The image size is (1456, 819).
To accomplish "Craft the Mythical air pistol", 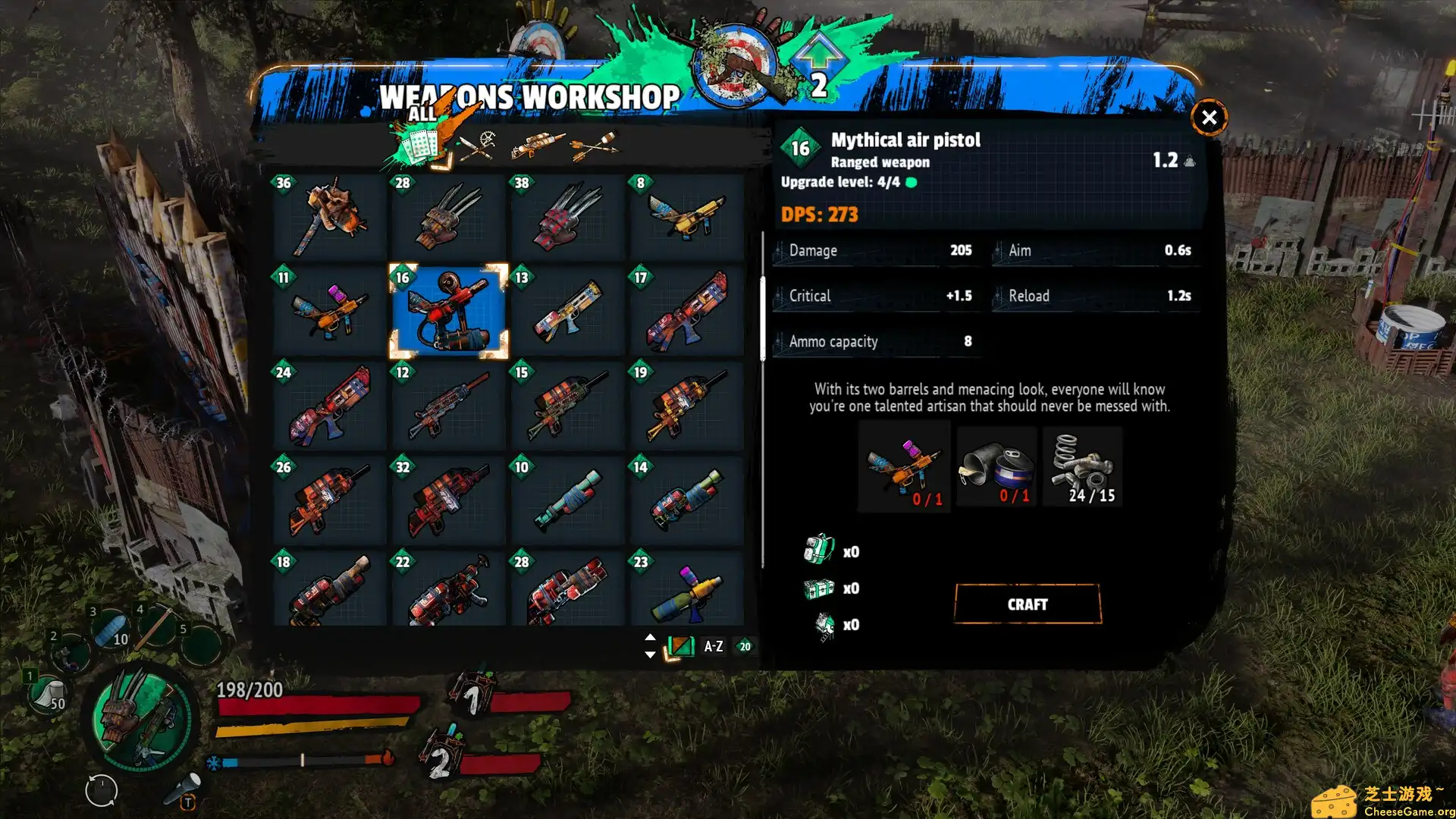I will point(1027,604).
